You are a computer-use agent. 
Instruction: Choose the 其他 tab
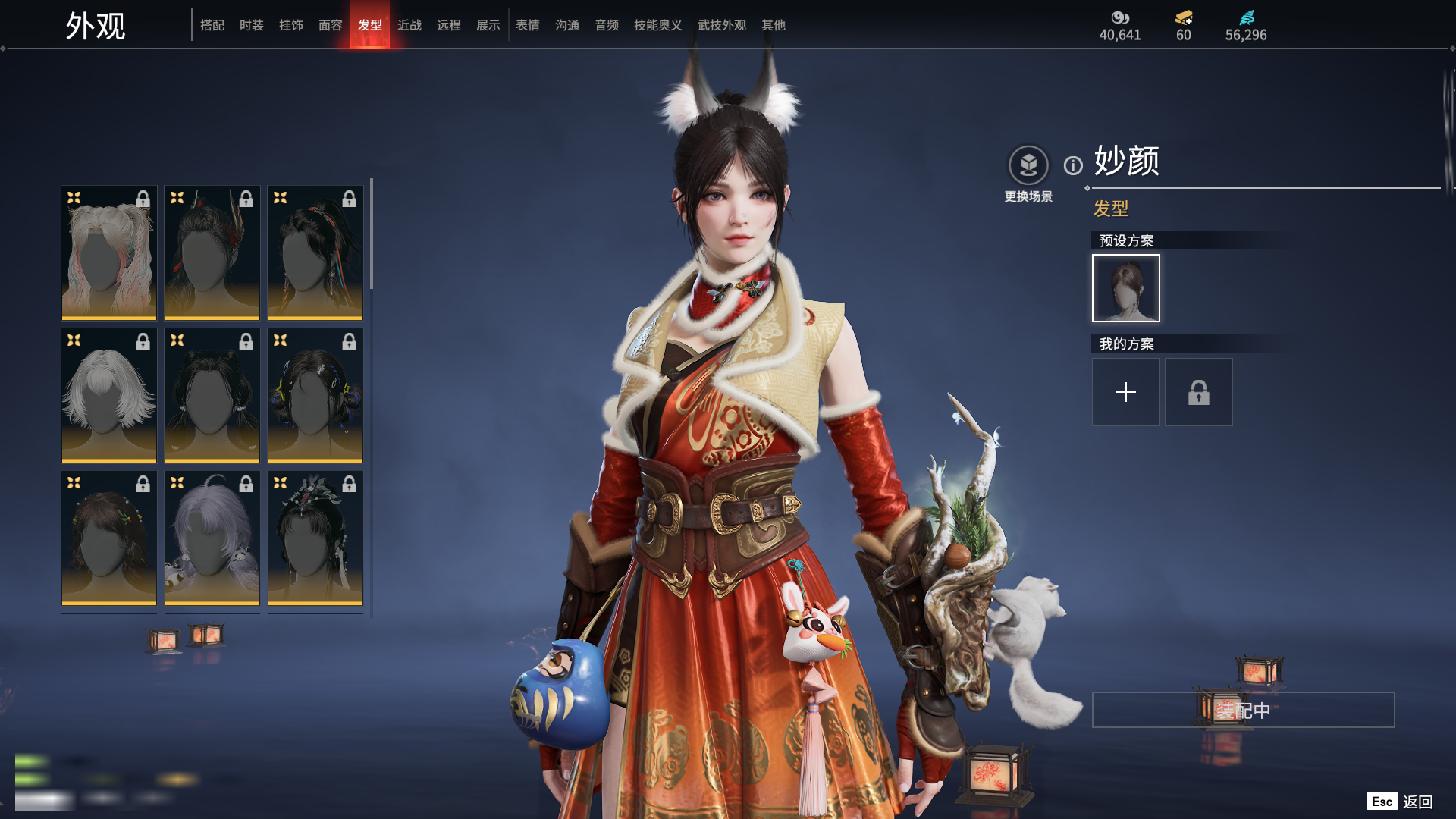coord(773,25)
